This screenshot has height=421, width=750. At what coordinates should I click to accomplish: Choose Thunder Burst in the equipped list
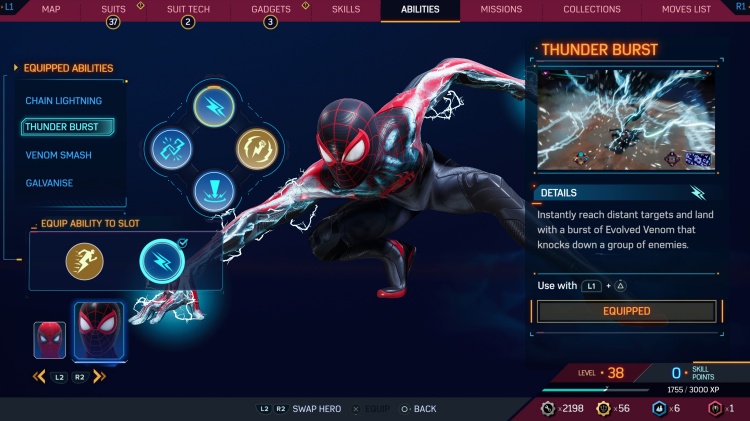pos(62,127)
